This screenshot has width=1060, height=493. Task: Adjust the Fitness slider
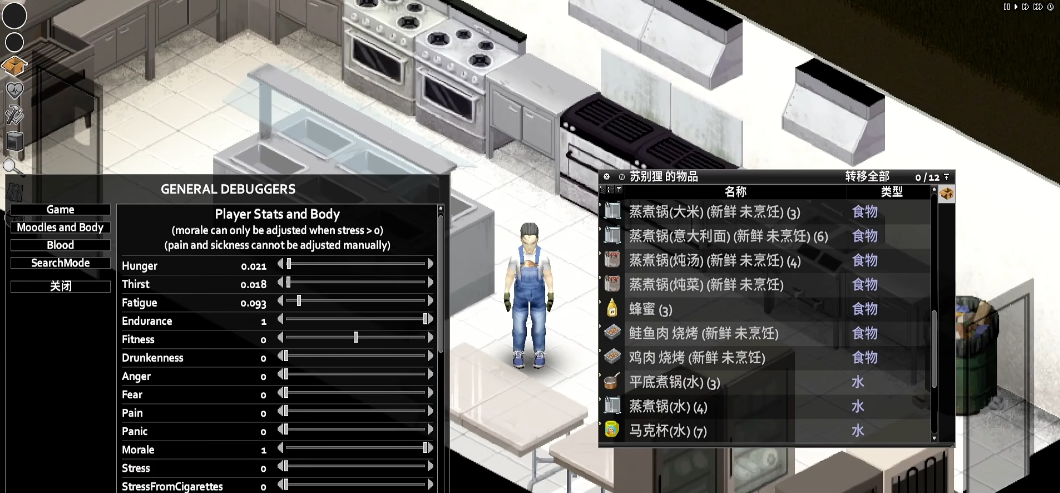tap(355, 339)
